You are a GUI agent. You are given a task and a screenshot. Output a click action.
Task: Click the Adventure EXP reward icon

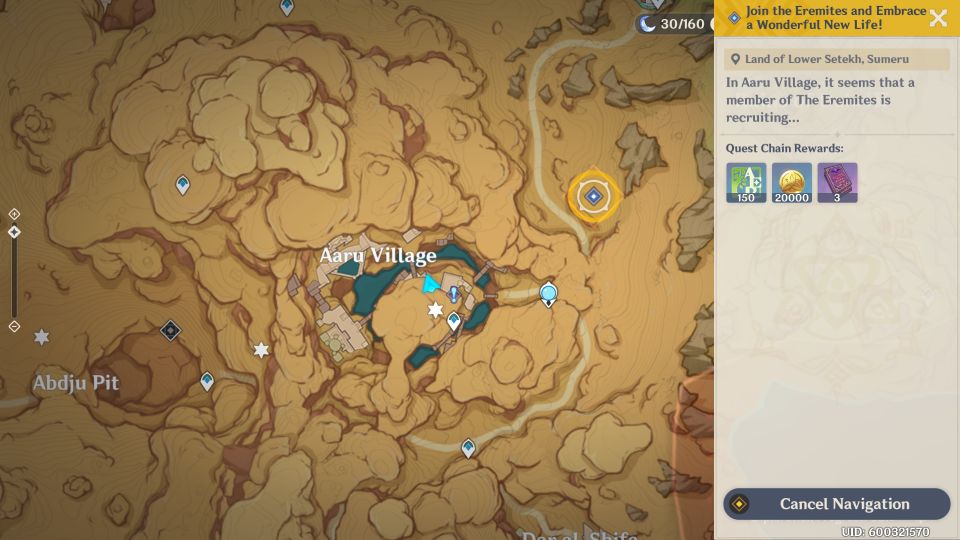(x=746, y=183)
